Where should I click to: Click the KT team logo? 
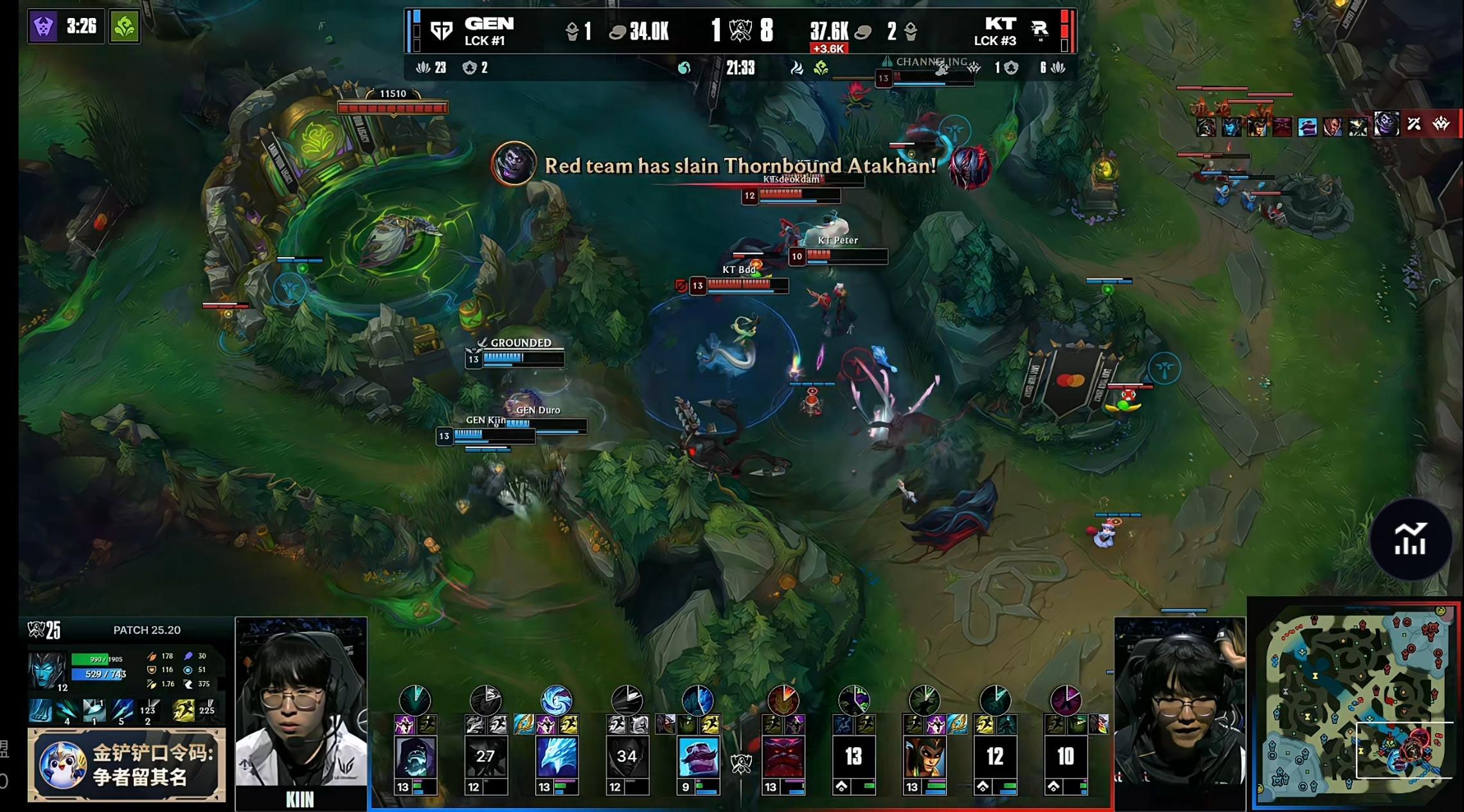click(x=1039, y=30)
